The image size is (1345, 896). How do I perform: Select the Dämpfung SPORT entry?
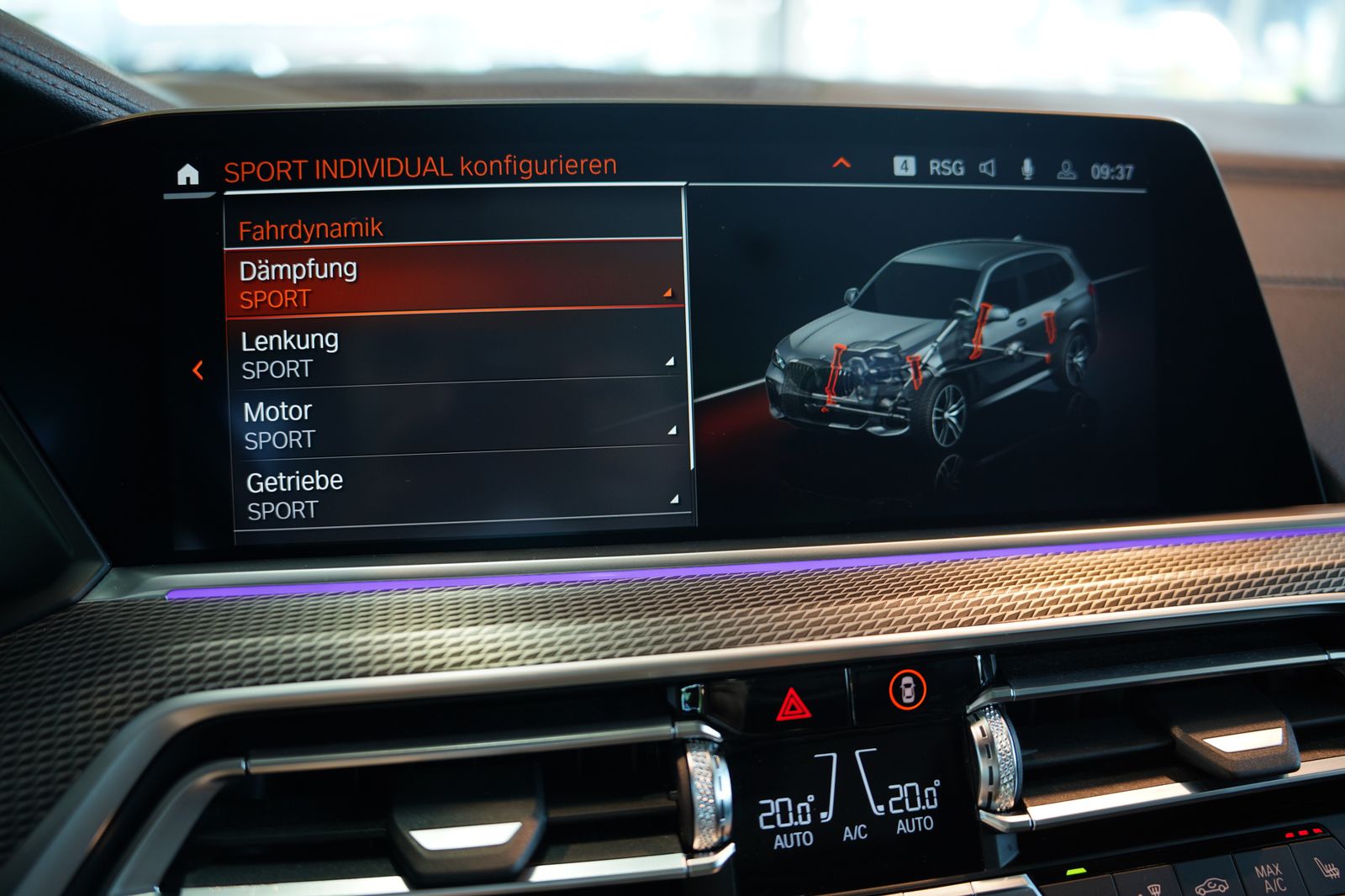pyautogui.click(x=454, y=282)
